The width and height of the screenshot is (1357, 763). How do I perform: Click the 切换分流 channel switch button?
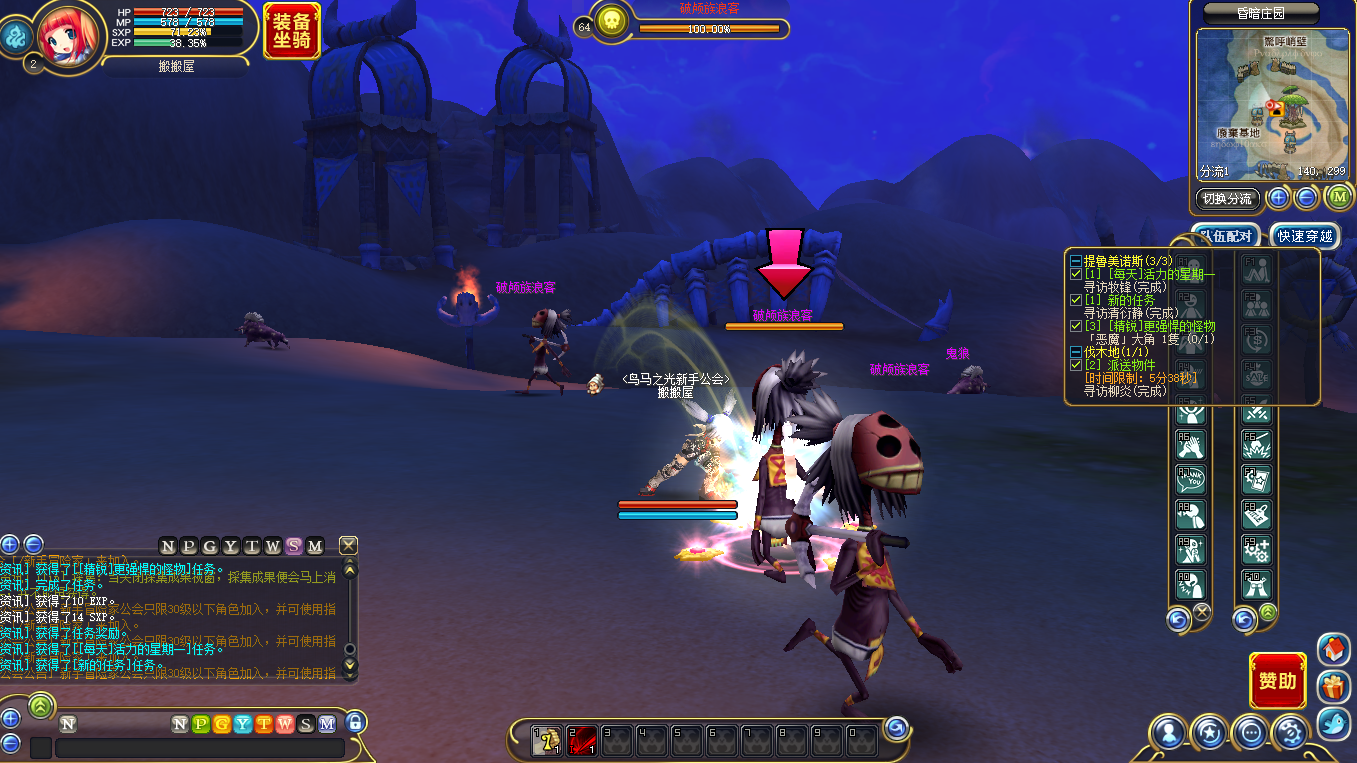(x=1227, y=198)
